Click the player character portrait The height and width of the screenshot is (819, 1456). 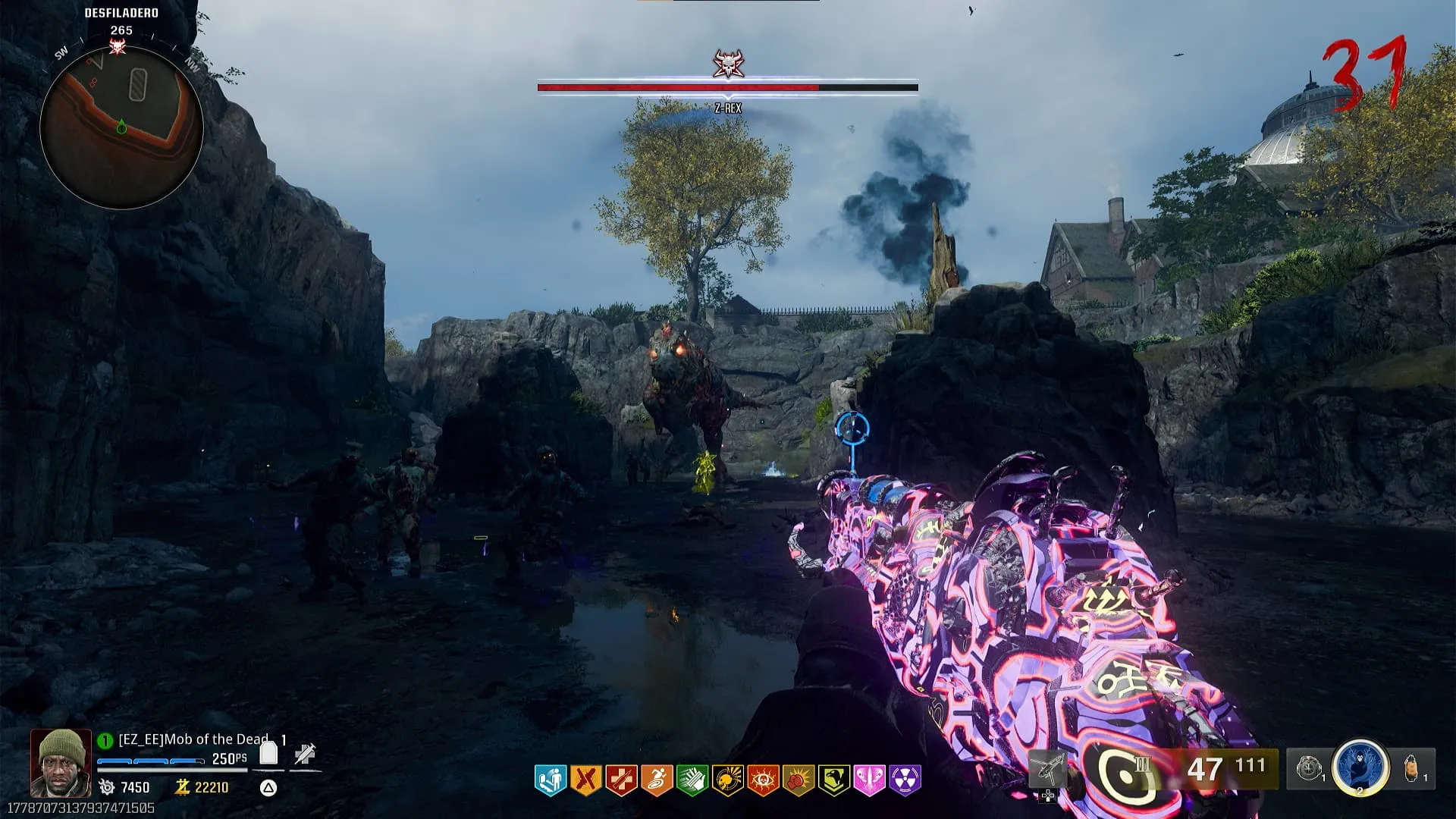[x=61, y=762]
